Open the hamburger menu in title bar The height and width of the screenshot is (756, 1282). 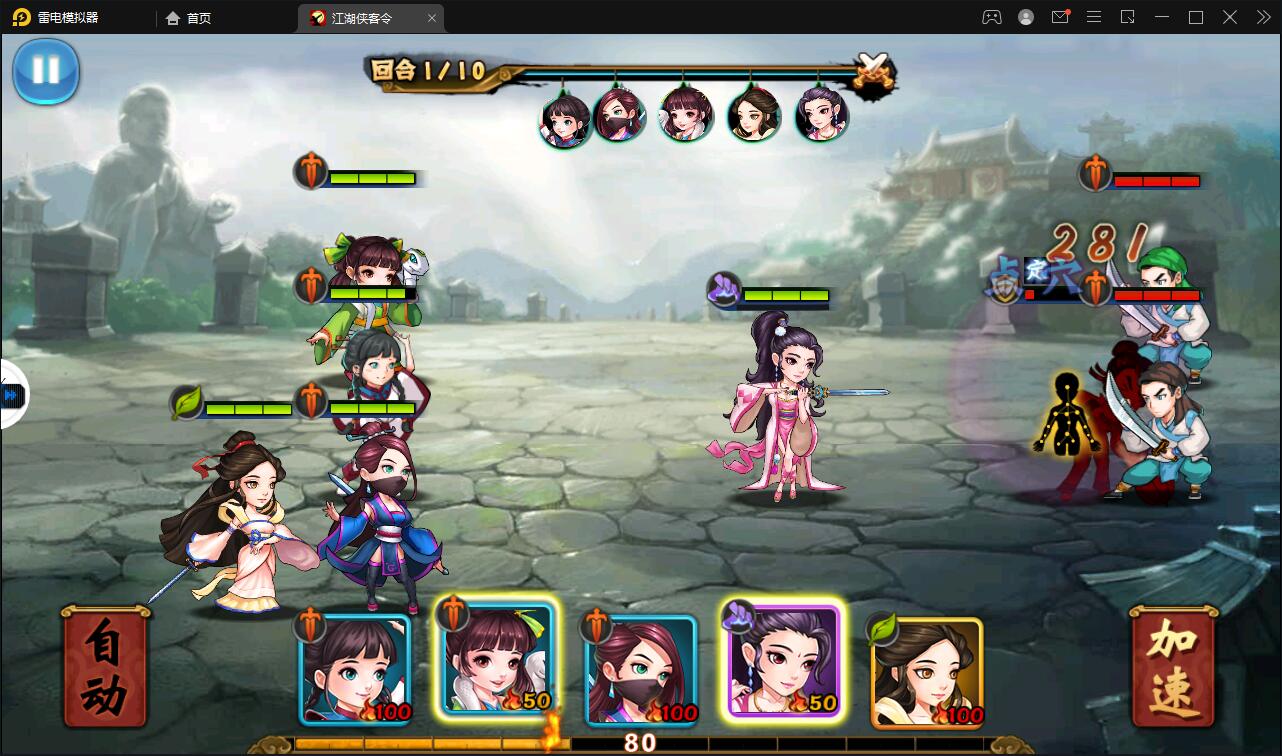point(1094,17)
